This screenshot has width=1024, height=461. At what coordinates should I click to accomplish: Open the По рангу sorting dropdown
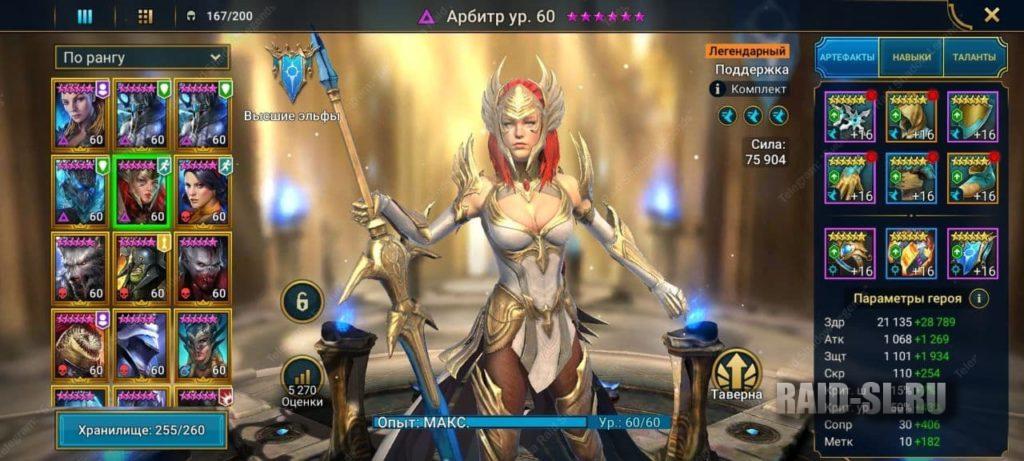point(142,57)
